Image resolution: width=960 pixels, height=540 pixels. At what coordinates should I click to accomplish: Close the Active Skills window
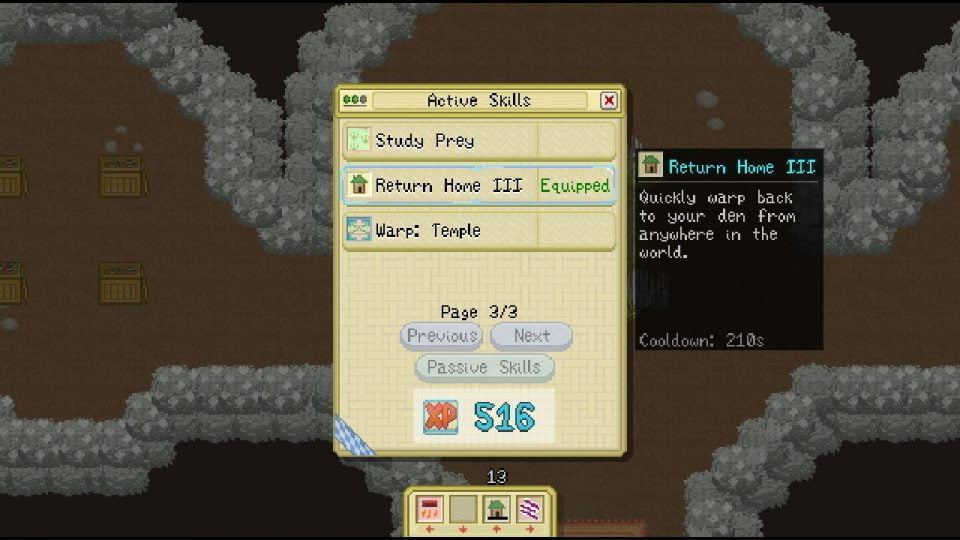[609, 100]
